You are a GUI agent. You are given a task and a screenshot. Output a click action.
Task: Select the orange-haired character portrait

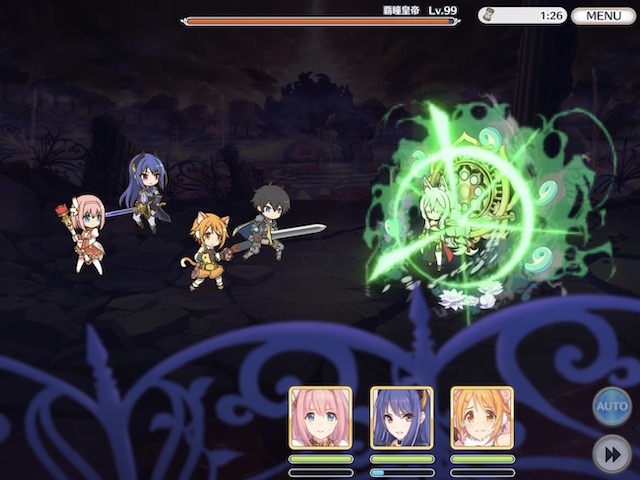pyautogui.click(x=482, y=417)
